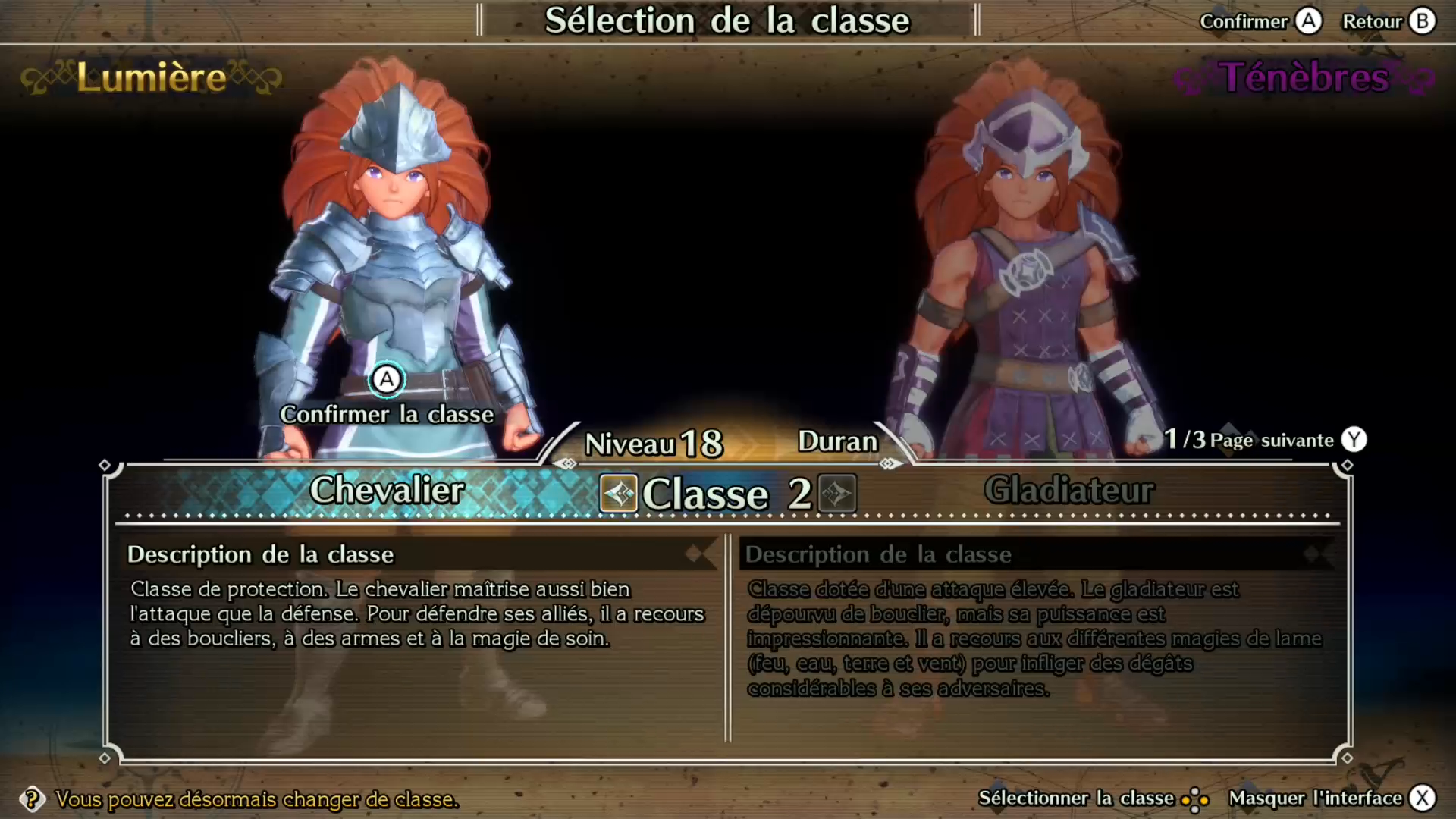Click the right arrow beside Classe 2

coord(837,494)
